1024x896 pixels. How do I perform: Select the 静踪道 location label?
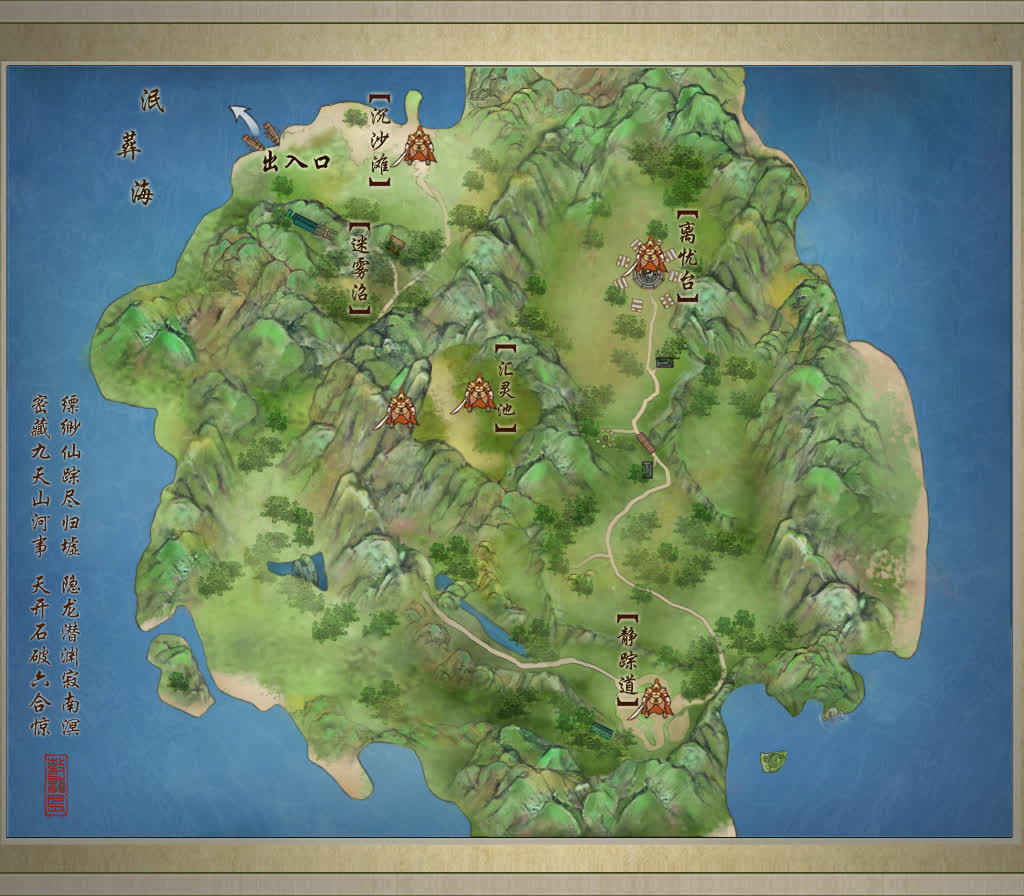[x=628, y=661]
